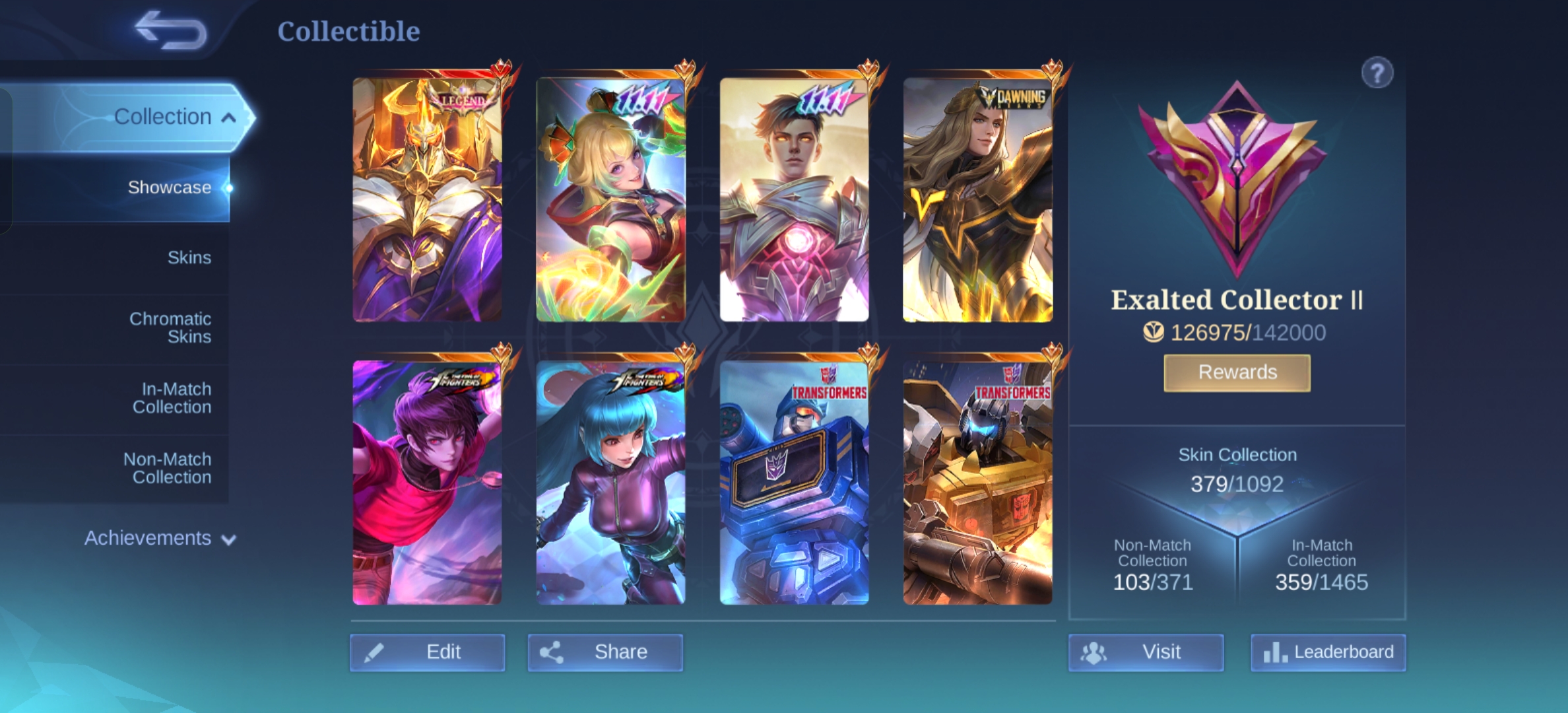Go back with the arrow button
The image size is (1568, 713).
point(171,30)
